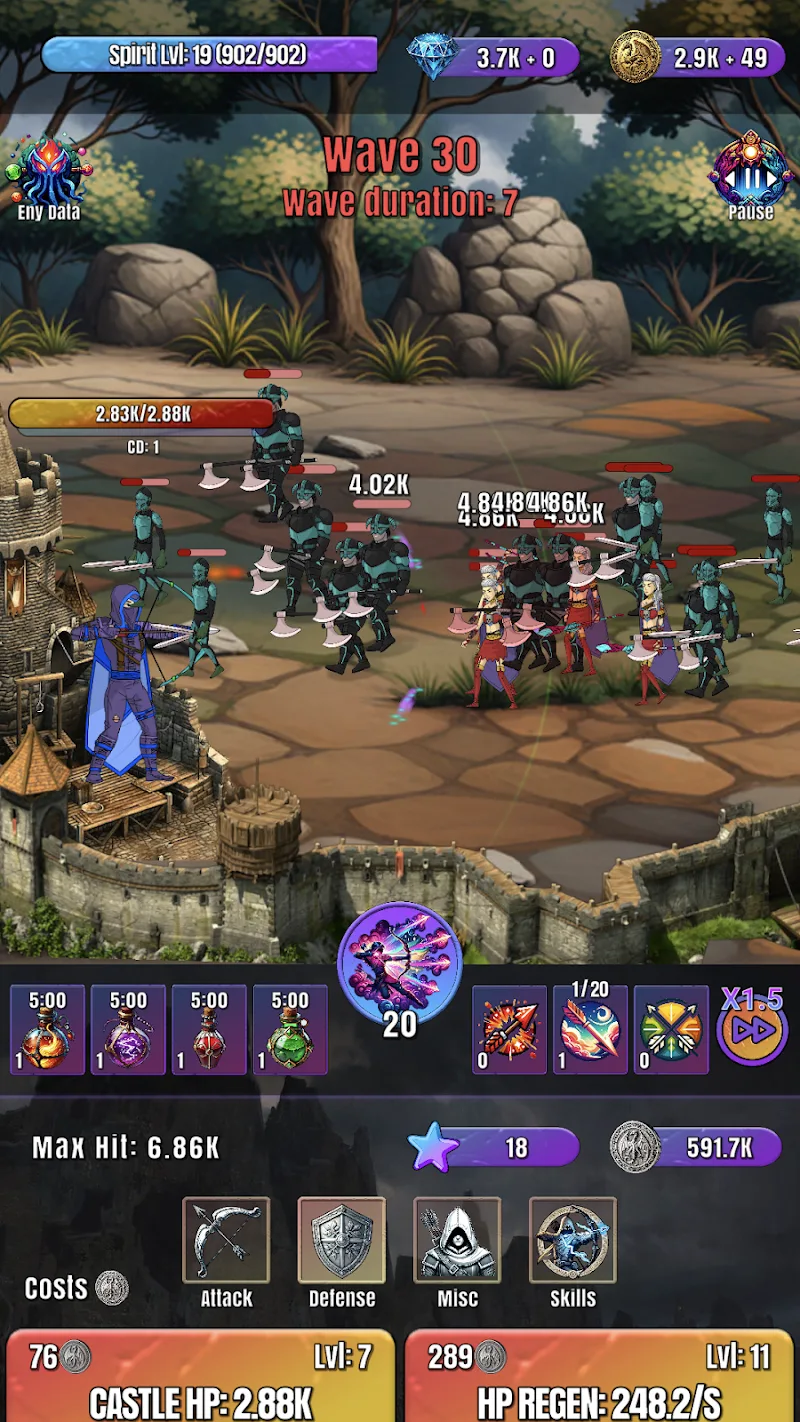
Task: Trigger the explosive arrow ability
Action: (509, 1030)
